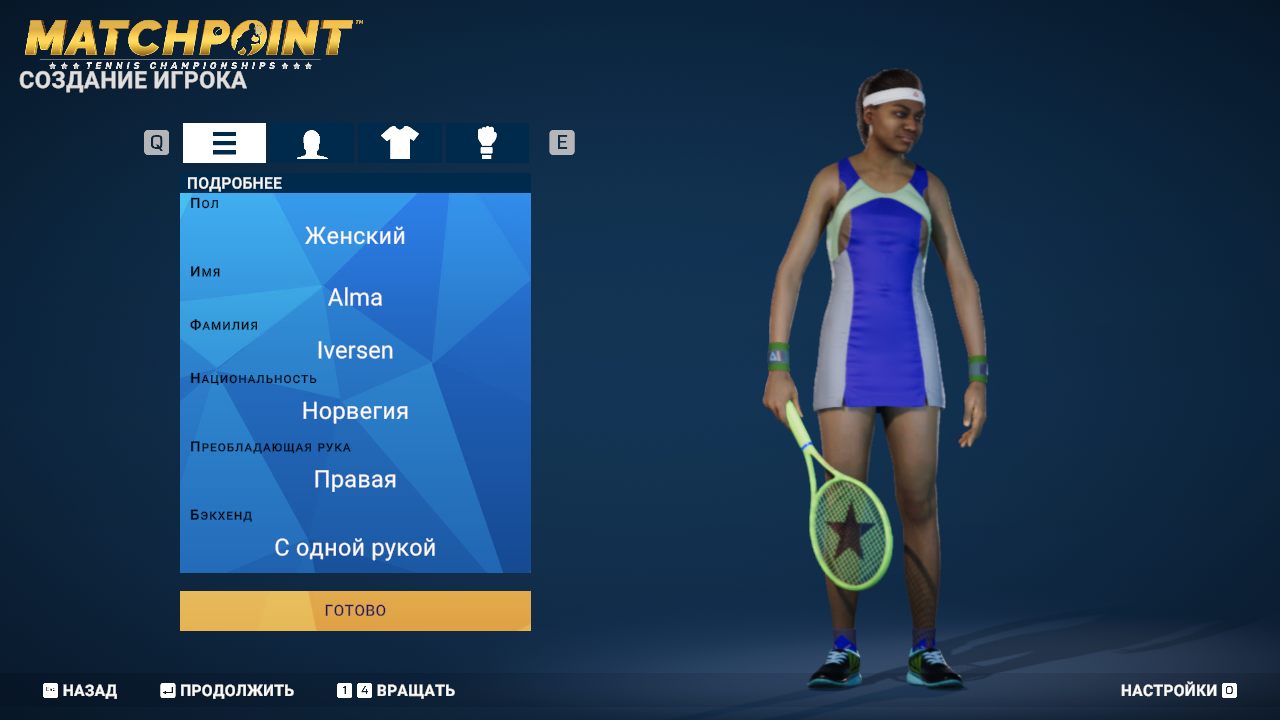
Task: Switch to the ПОДРОБНЕЕ section header
Action: (233, 183)
